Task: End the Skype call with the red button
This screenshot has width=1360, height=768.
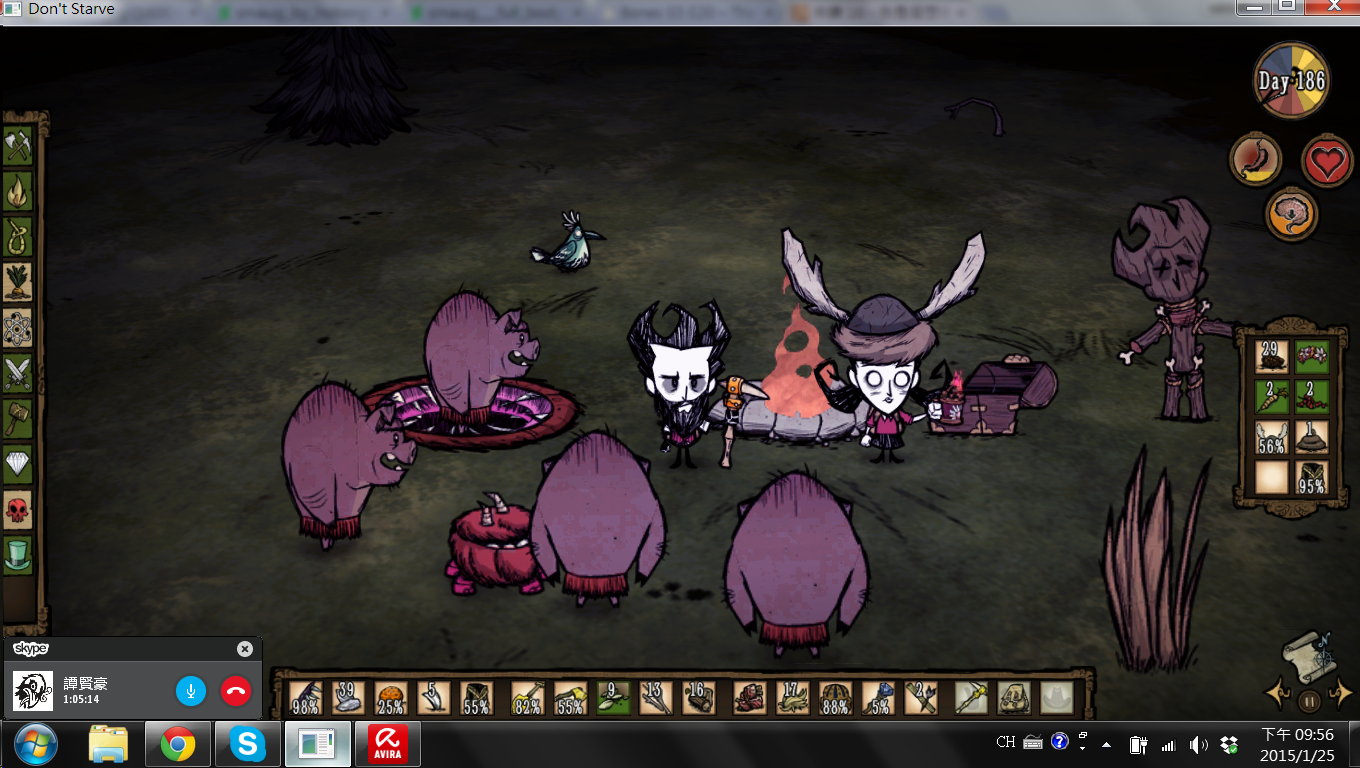Action: (x=235, y=690)
